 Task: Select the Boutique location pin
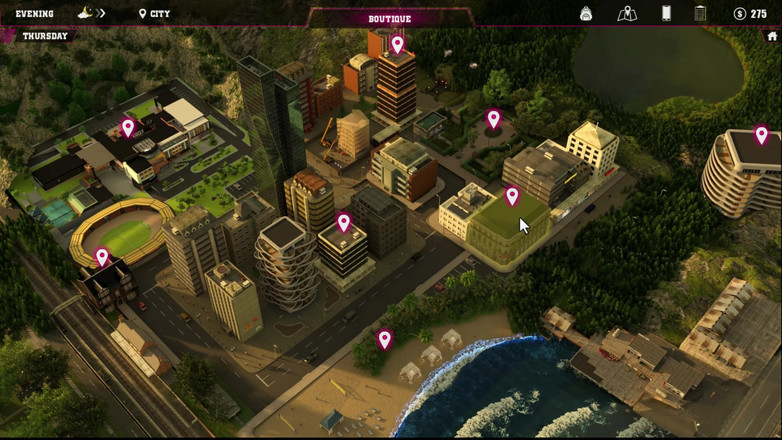(x=512, y=196)
